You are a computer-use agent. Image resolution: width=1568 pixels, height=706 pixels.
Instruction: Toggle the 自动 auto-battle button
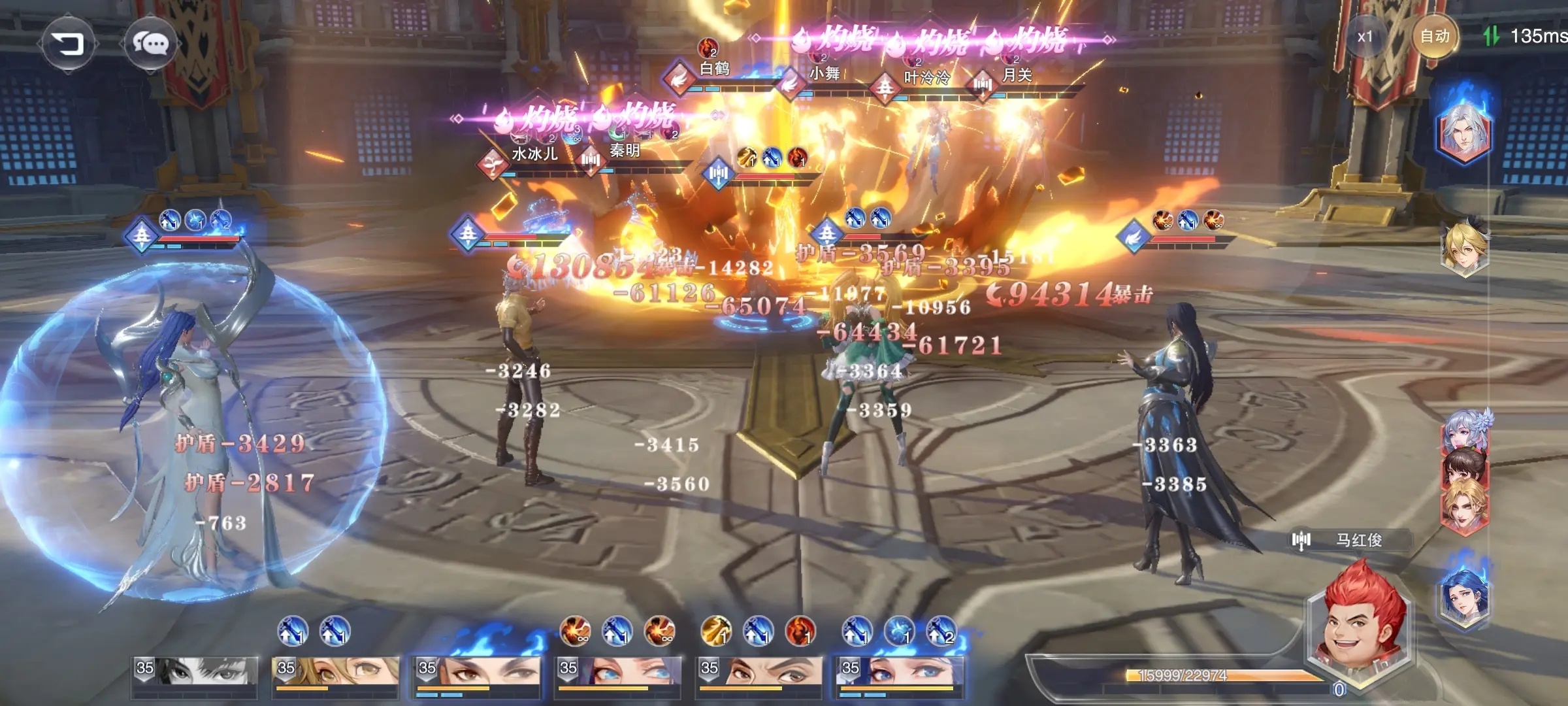(x=1435, y=37)
